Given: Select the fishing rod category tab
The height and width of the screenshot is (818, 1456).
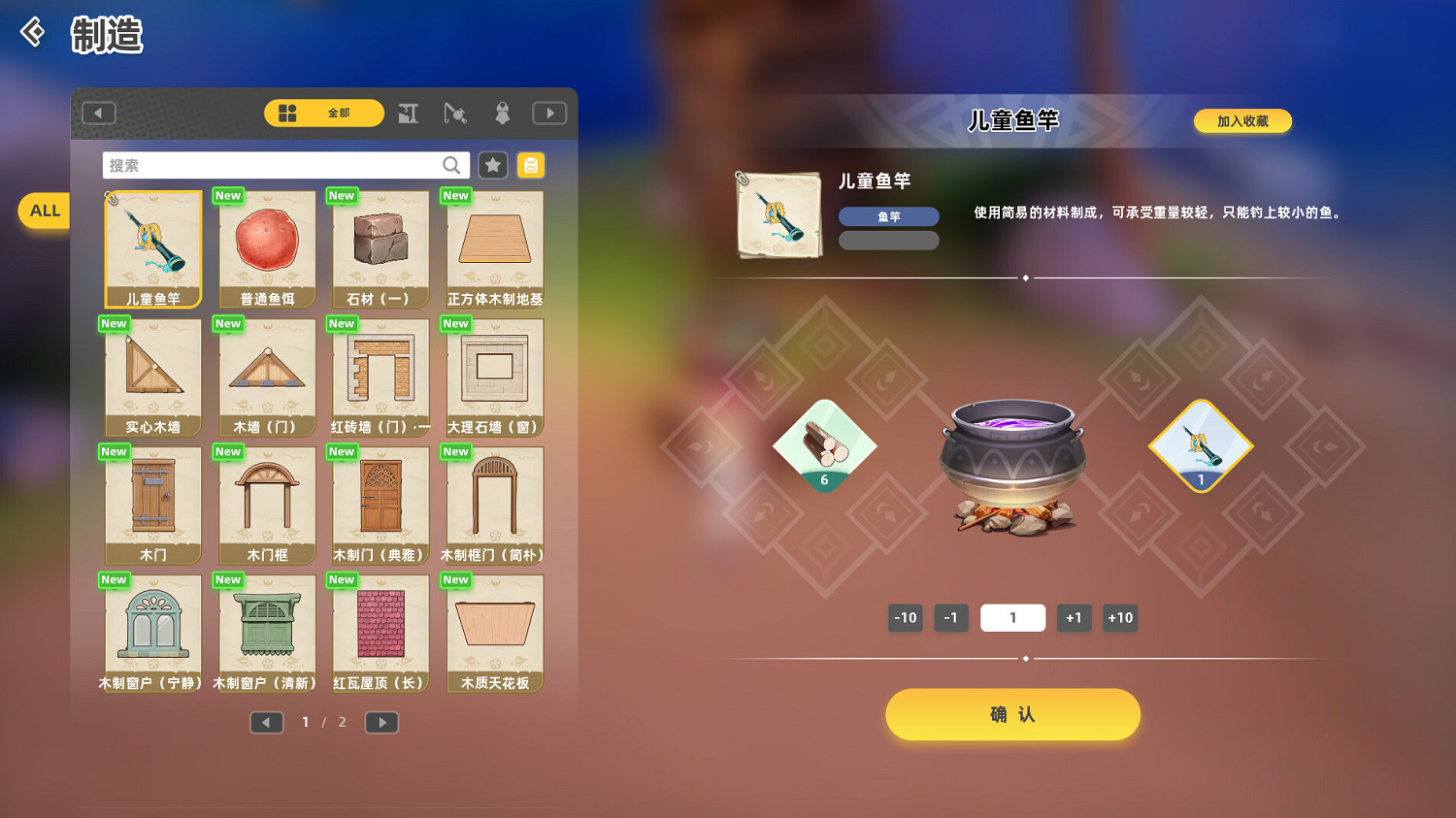Looking at the screenshot, I should 455,113.
